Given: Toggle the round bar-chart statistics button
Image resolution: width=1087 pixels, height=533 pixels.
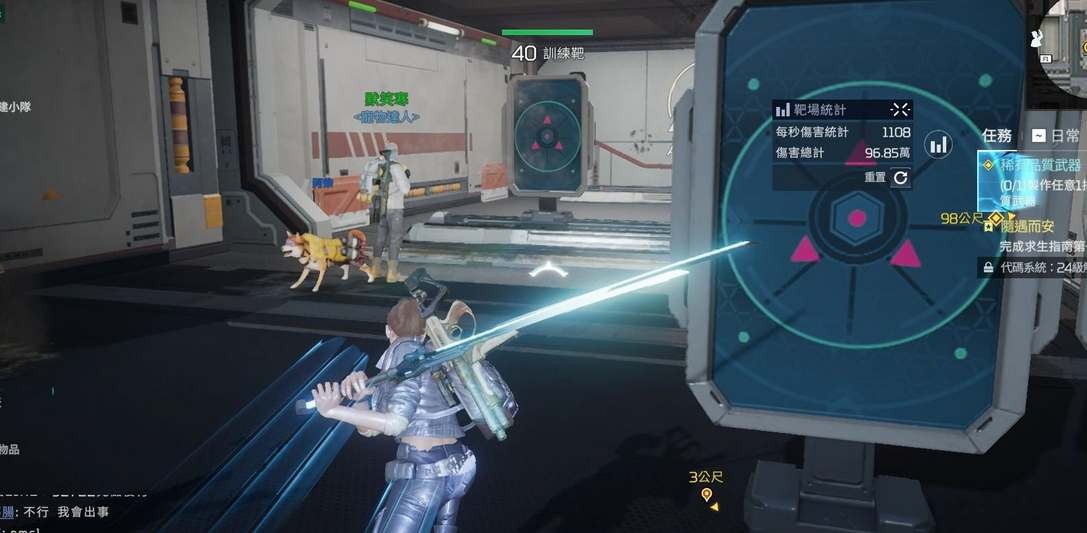Looking at the screenshot, I should coord(938,145).
